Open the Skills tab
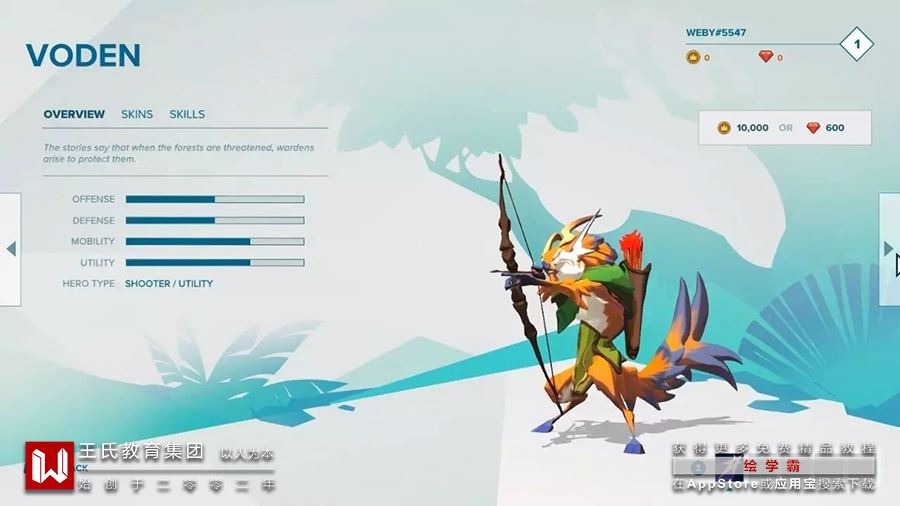This screenshot has width=900, height=506. [187, 114]
